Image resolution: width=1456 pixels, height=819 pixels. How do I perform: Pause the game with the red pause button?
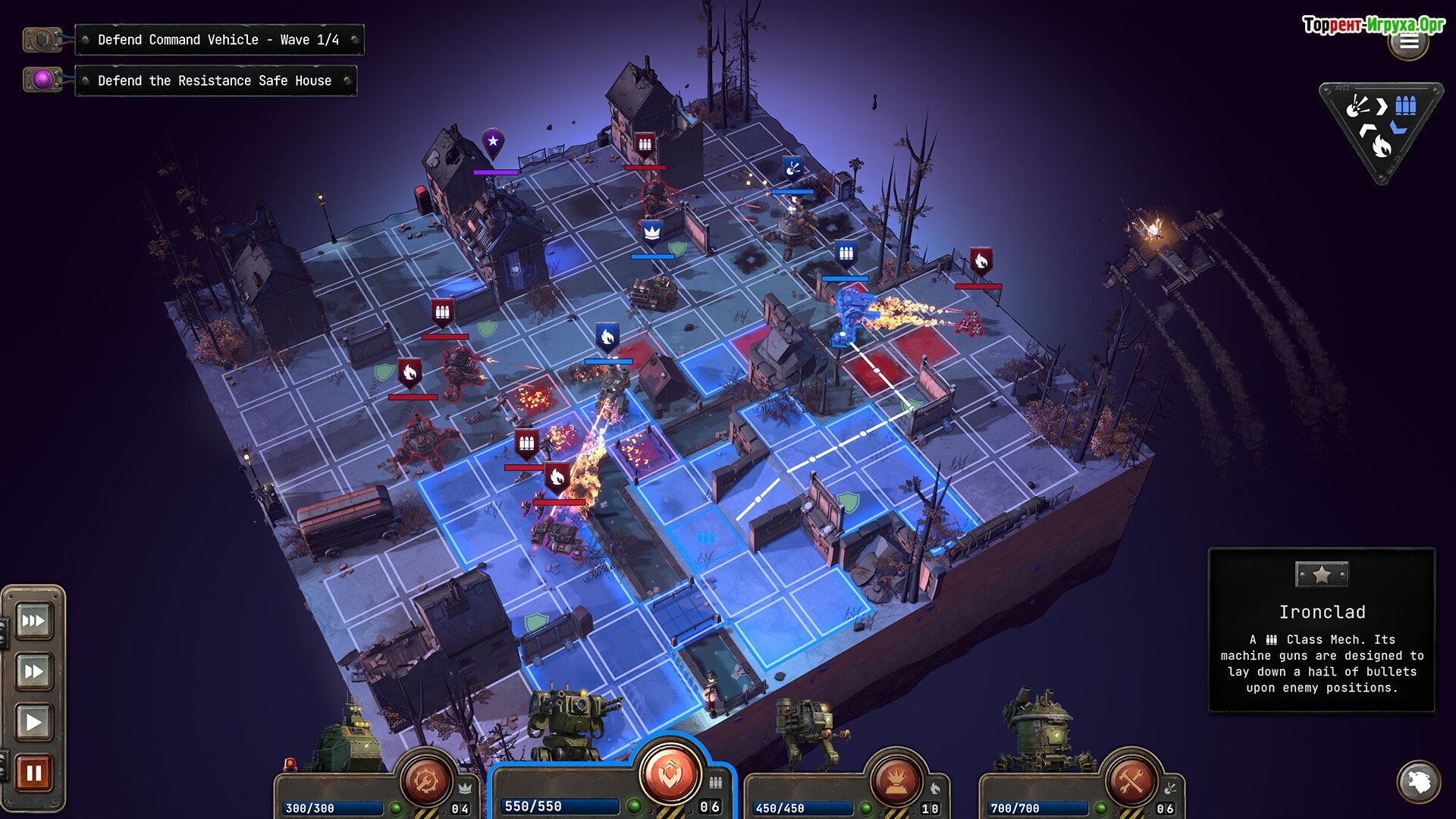tap(33, 773)
